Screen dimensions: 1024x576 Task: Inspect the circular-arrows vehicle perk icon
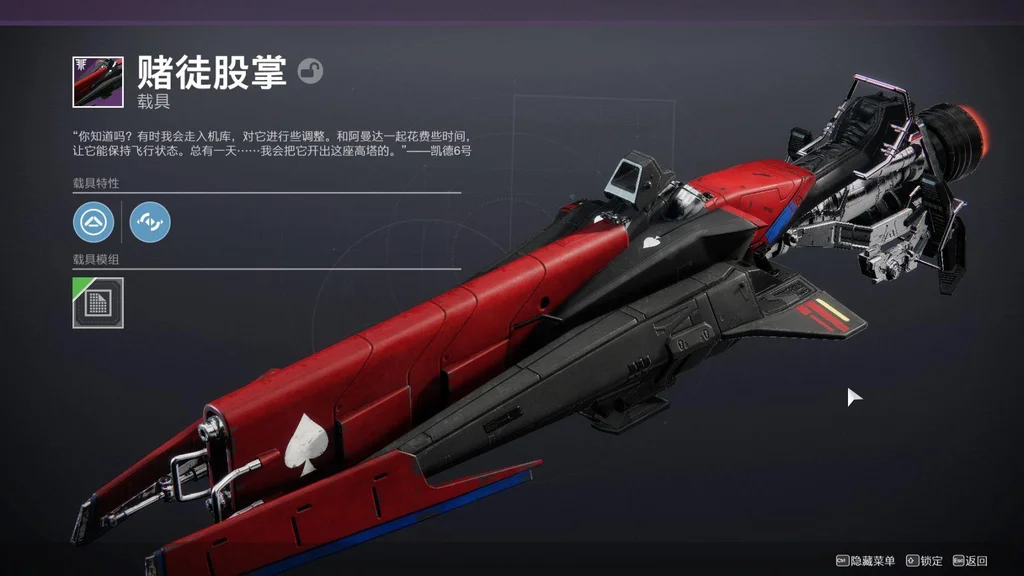[150, 221]
